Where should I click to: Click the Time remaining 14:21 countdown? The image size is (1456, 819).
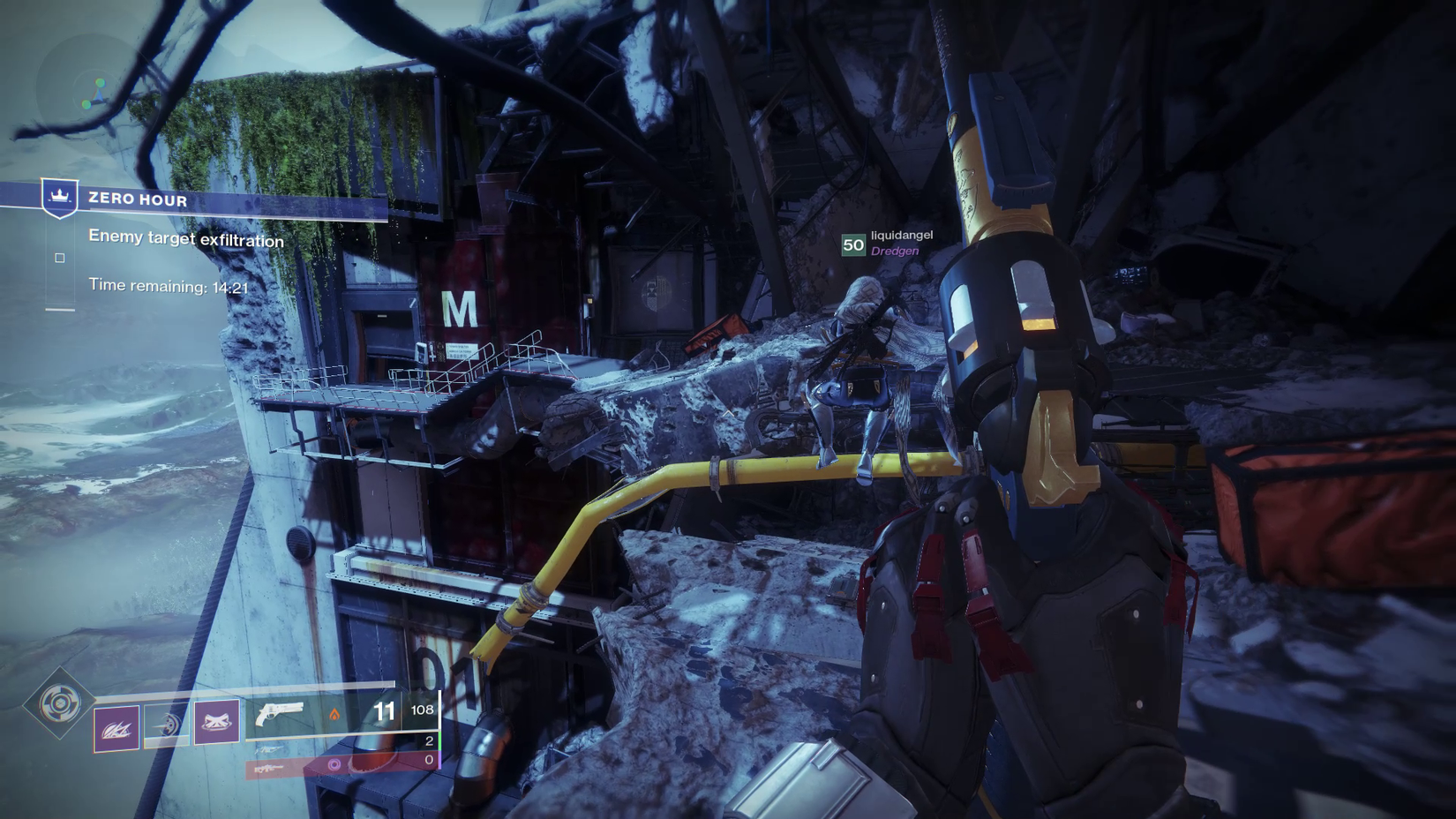(169, 286)
